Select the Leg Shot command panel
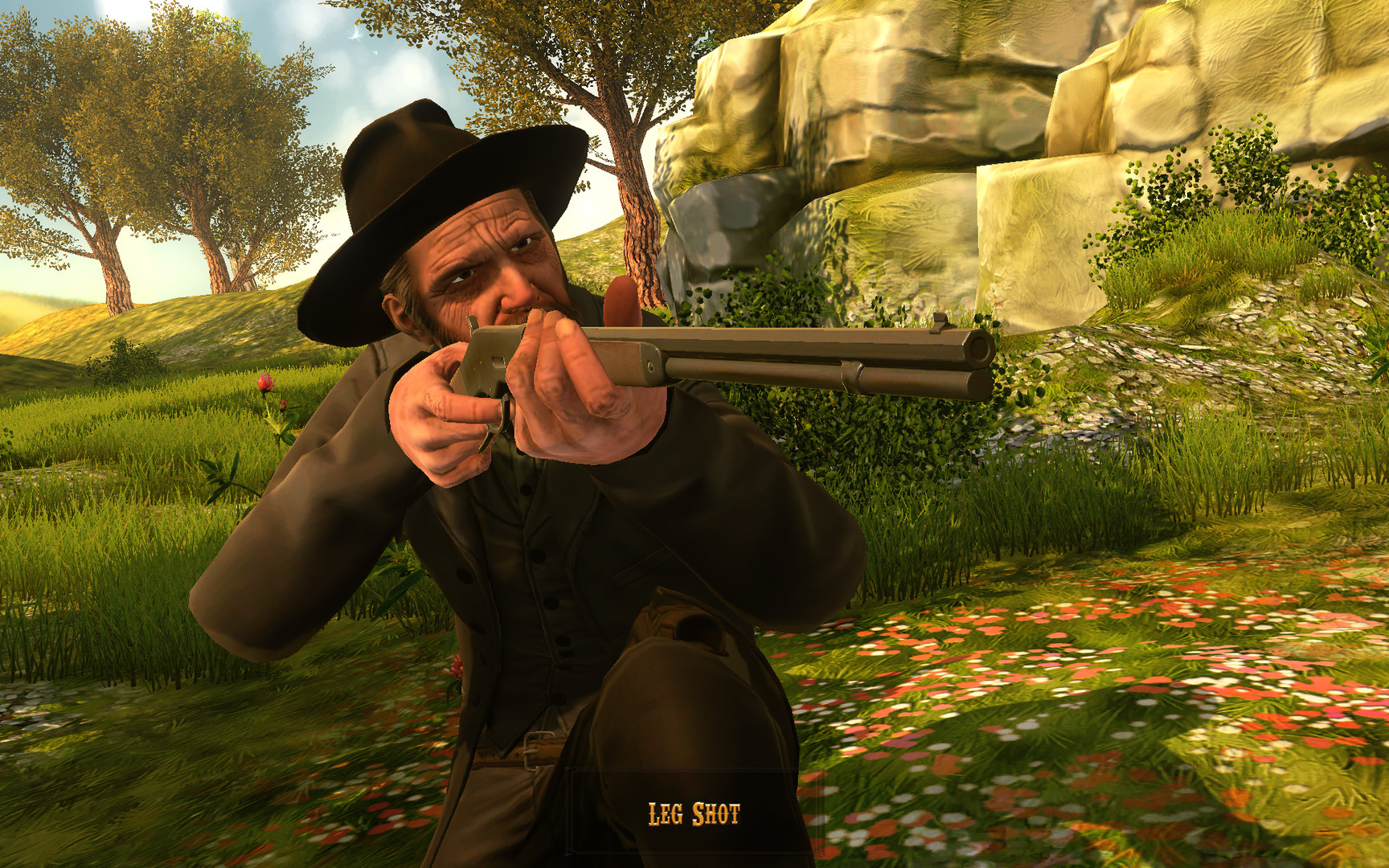The image size is (1389, 868). click(x=694, y=812)
